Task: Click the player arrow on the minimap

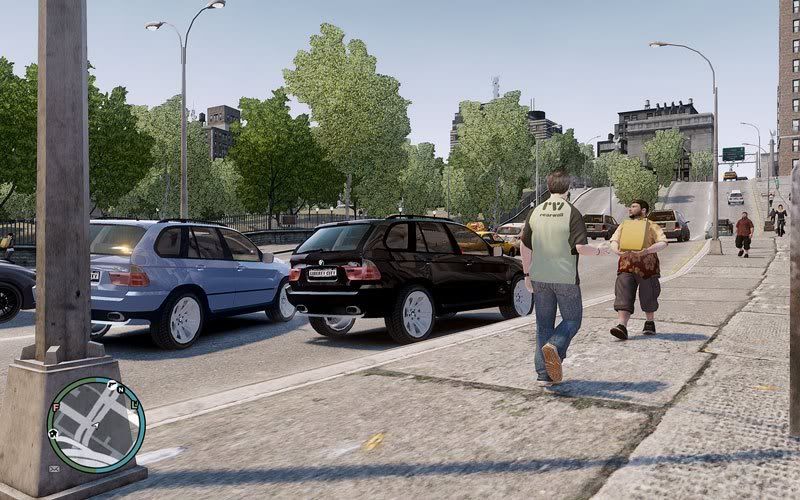Action: click(x=97, y=425)
